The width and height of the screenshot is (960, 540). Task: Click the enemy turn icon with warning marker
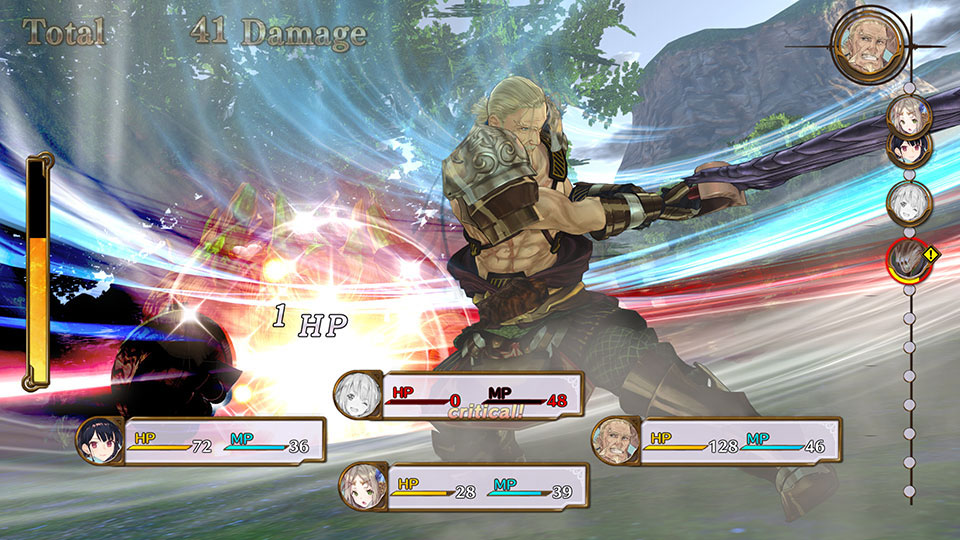910,259
